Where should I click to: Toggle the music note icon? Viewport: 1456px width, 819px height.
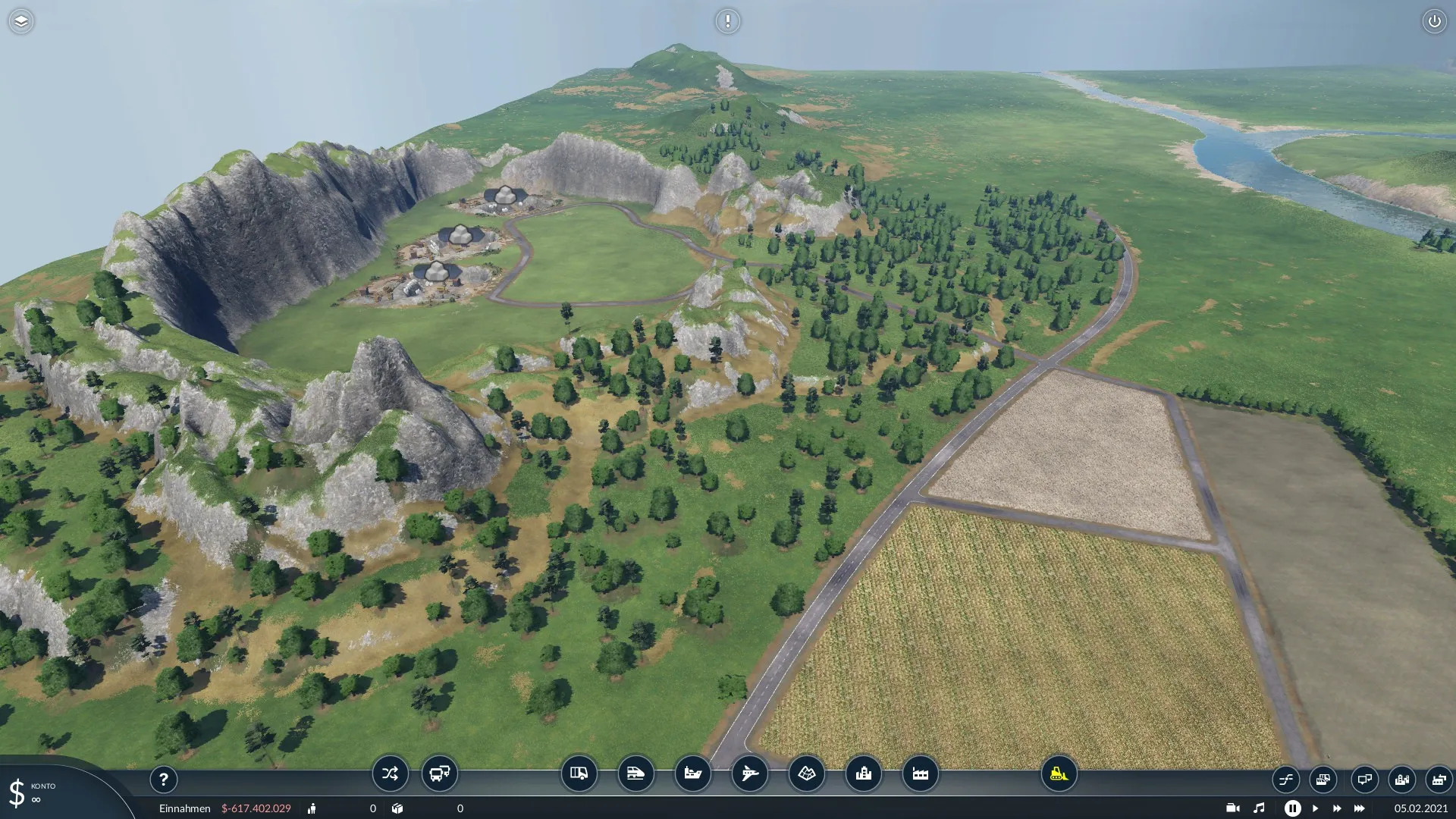[1259, 808]
